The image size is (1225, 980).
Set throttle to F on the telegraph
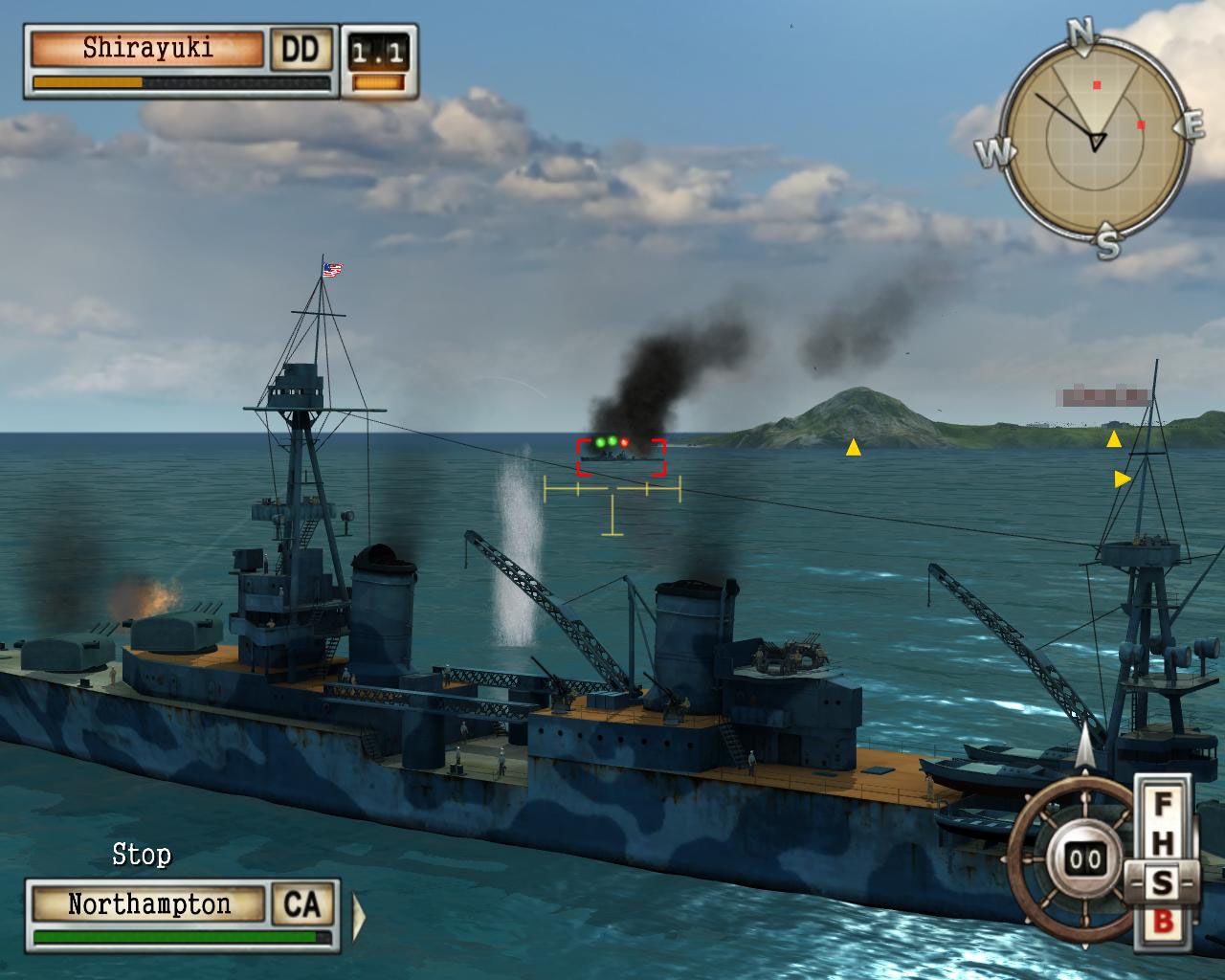tap(1162, 804)
